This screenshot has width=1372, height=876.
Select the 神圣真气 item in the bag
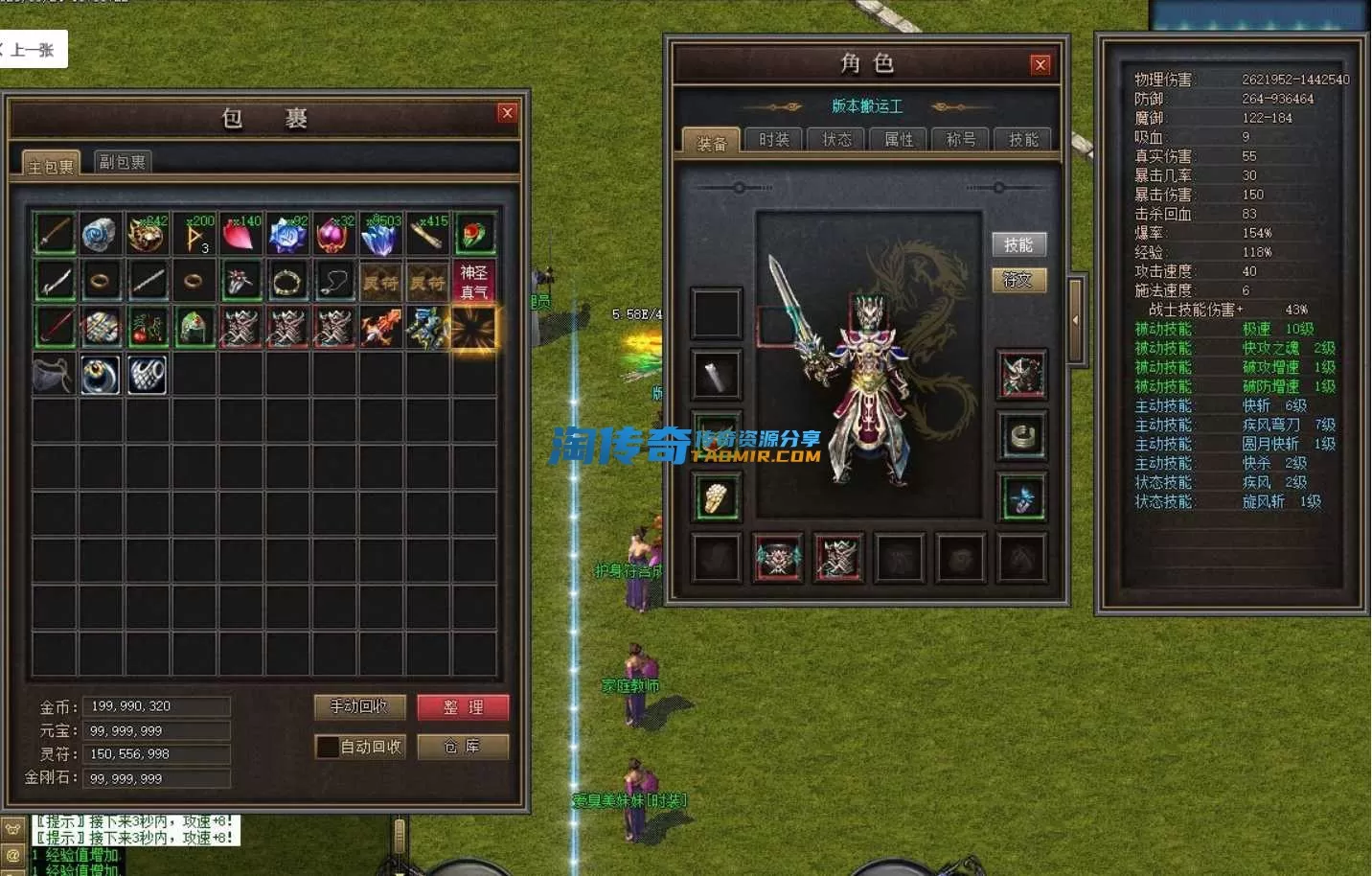tap(474, 282)
